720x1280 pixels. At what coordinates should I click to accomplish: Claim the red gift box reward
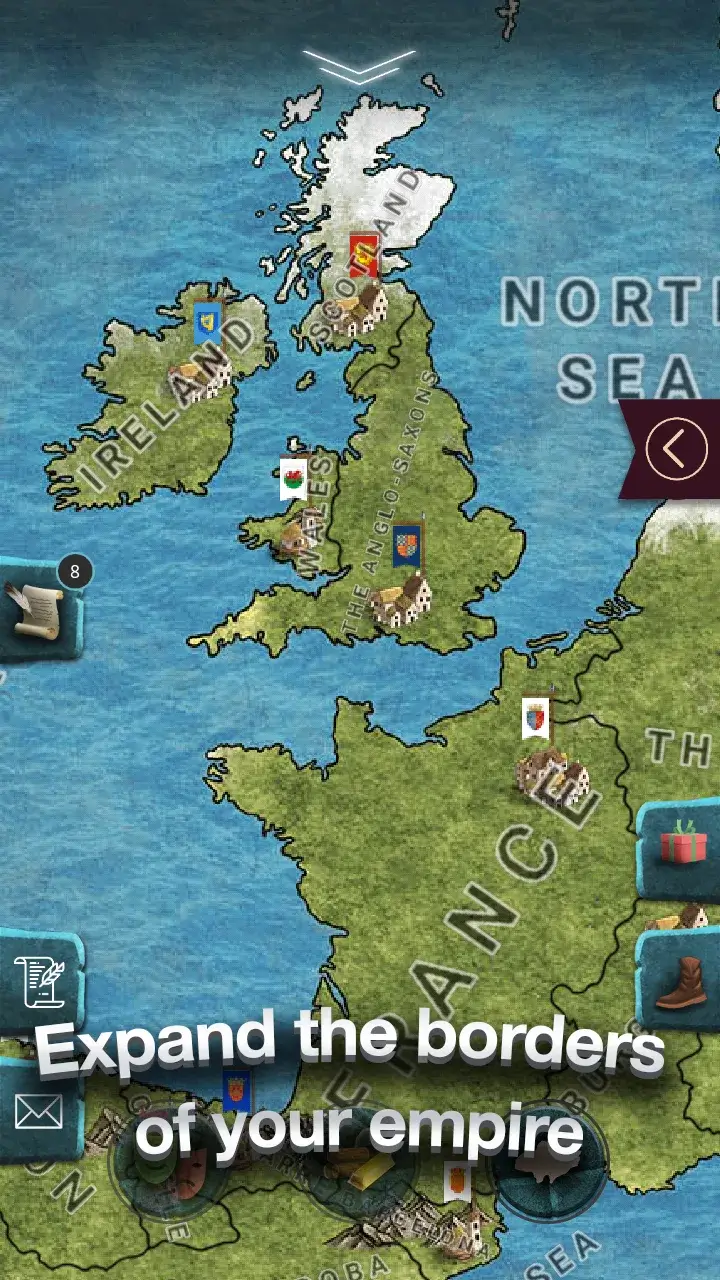coord(683,842)
